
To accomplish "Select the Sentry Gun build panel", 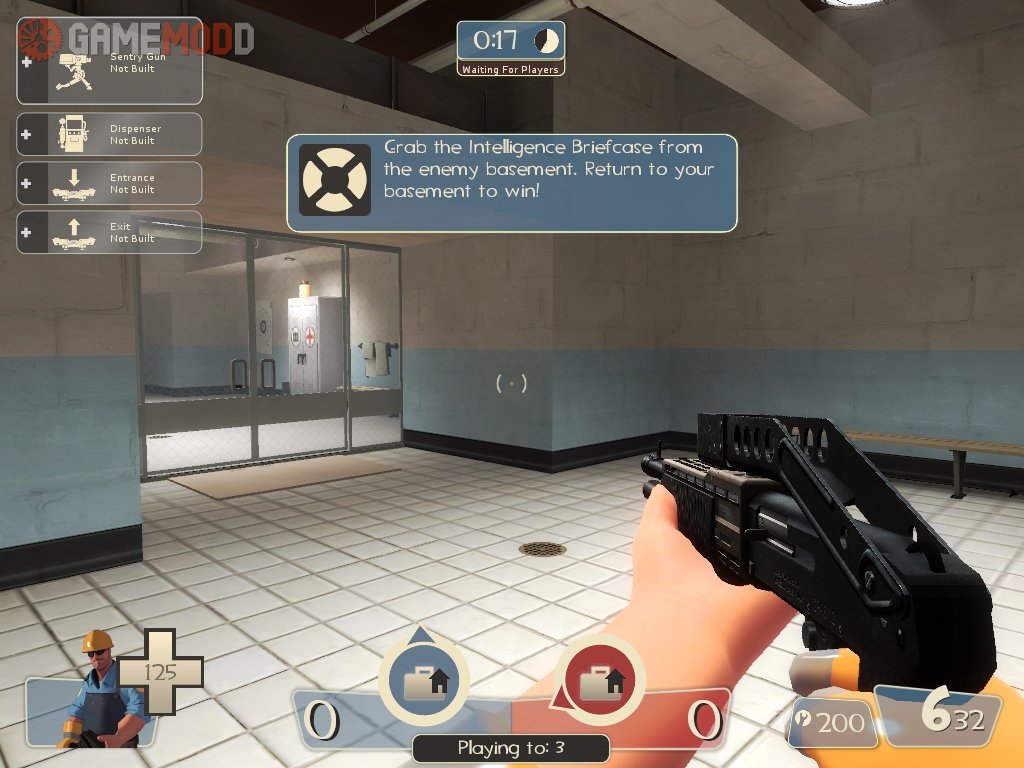I will tap(110, 68).
